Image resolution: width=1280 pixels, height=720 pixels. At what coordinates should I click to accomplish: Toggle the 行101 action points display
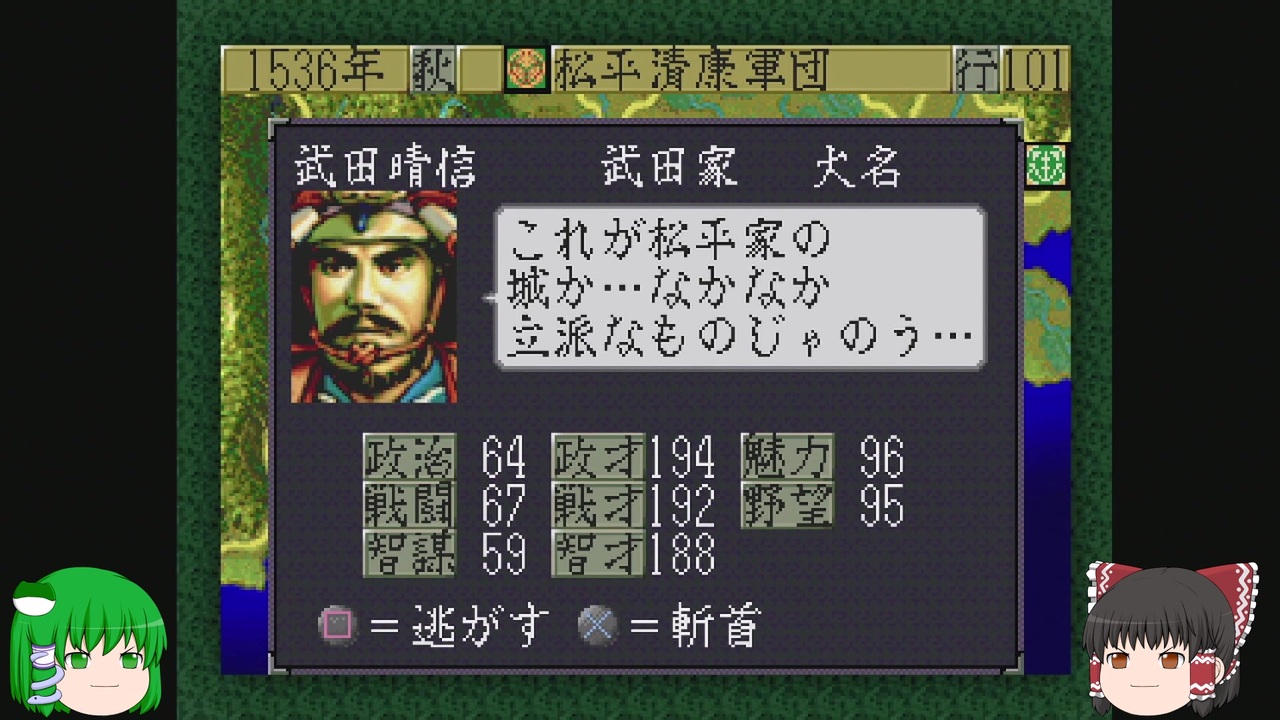pos(1013,69)
